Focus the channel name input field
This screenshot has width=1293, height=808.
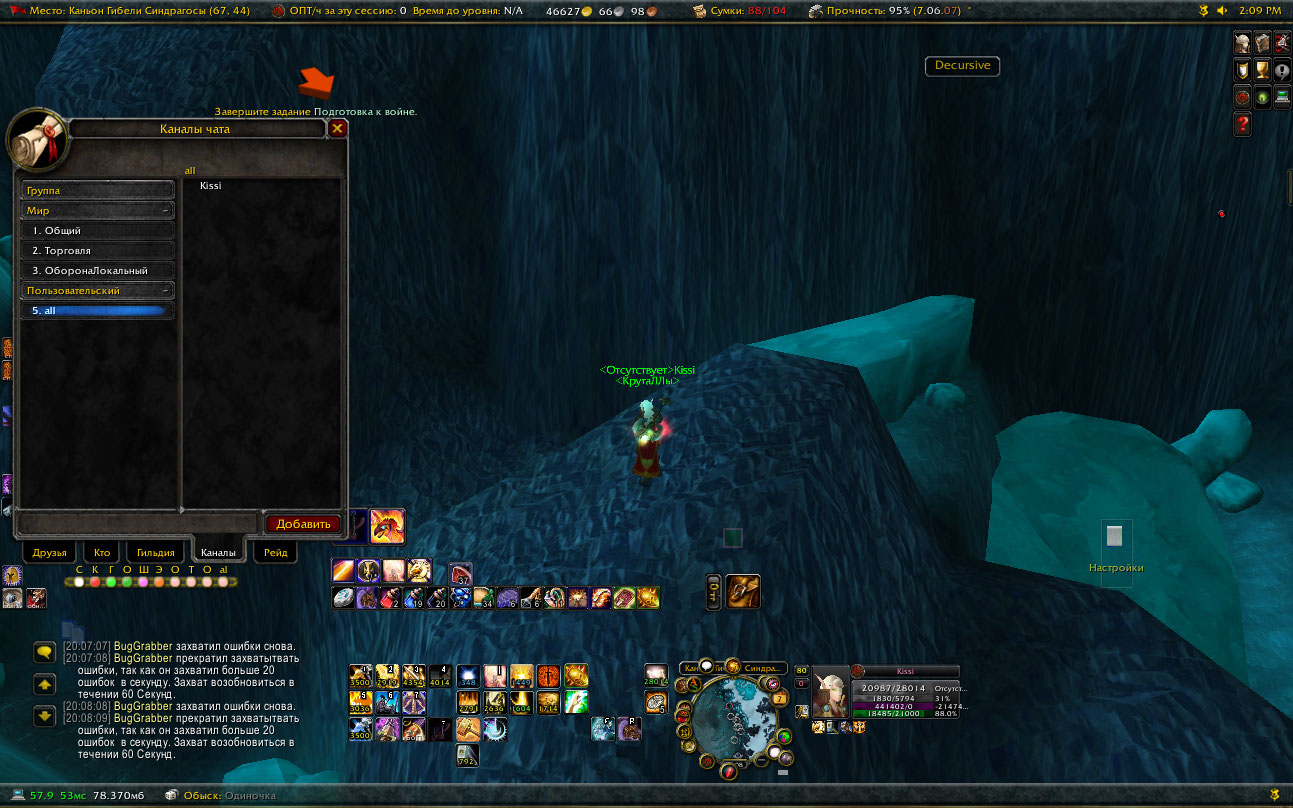coord(138,523)
